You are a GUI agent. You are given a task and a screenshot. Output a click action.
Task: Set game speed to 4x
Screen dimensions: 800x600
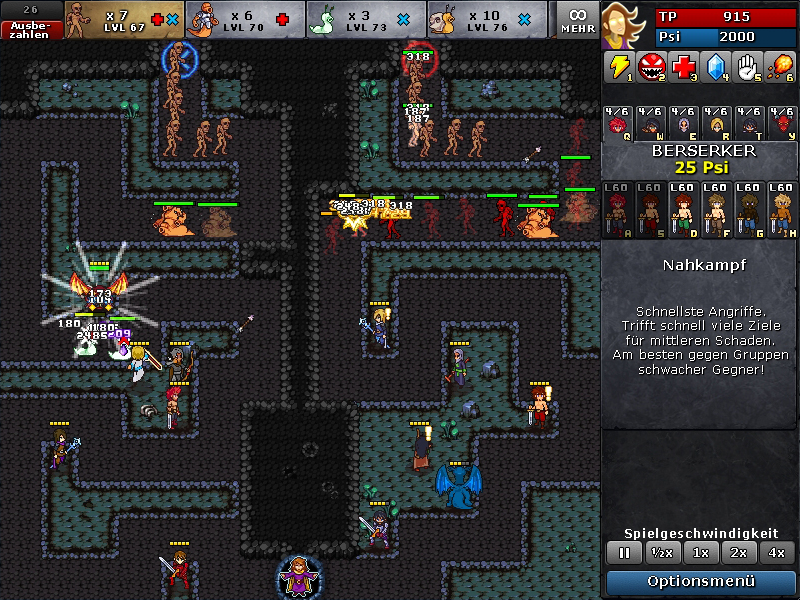(777, 552)
